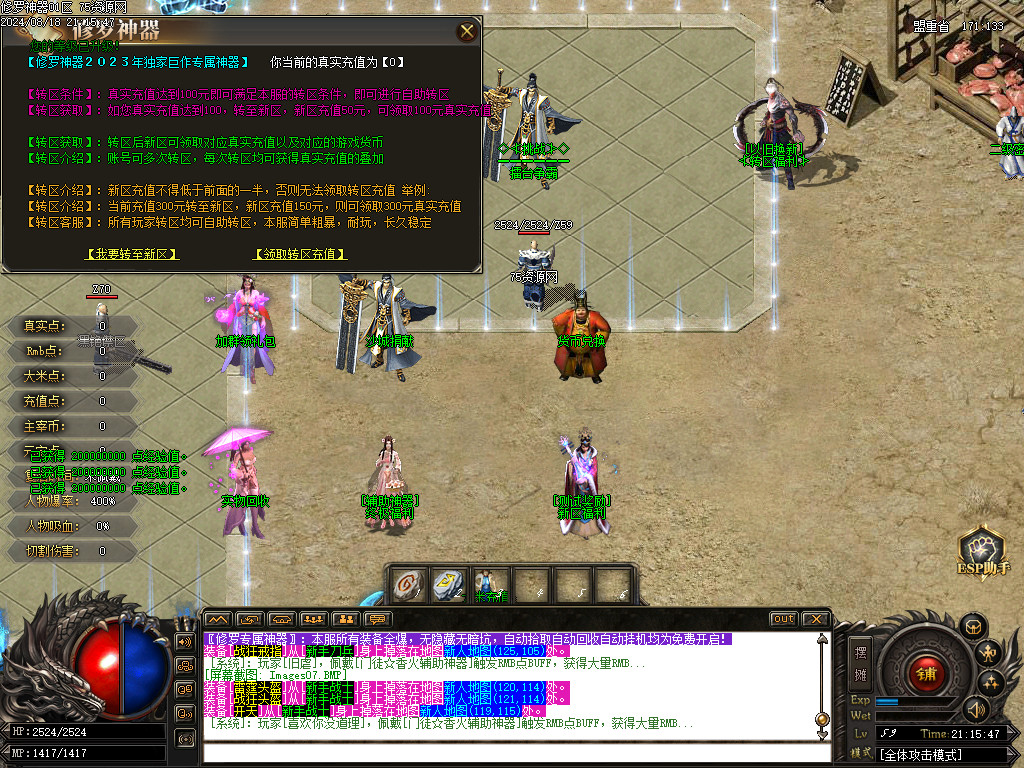Open the bag chest icon
This screenshot has width=1024, height=768.
(x=973, y=627)
